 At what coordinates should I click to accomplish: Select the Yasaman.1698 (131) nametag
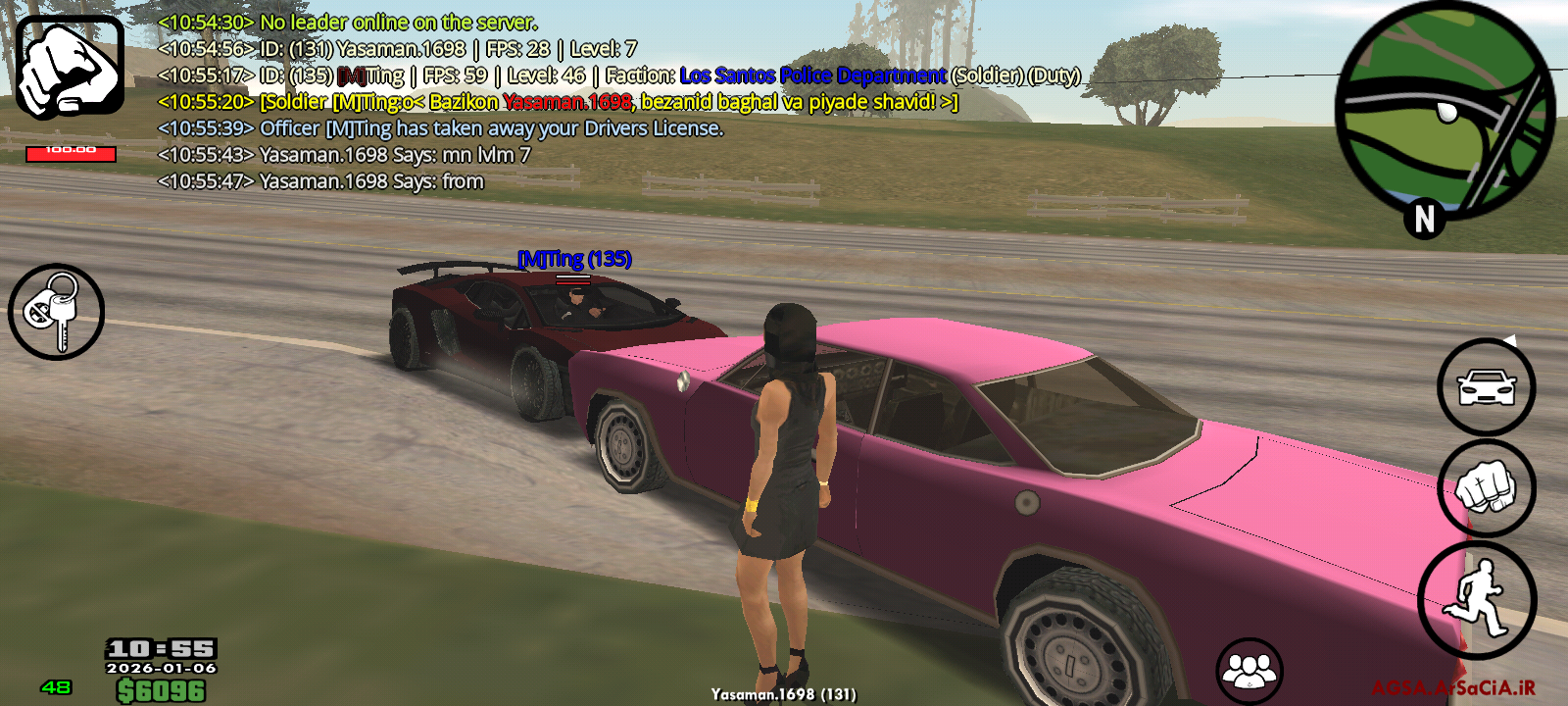[782, 693]
